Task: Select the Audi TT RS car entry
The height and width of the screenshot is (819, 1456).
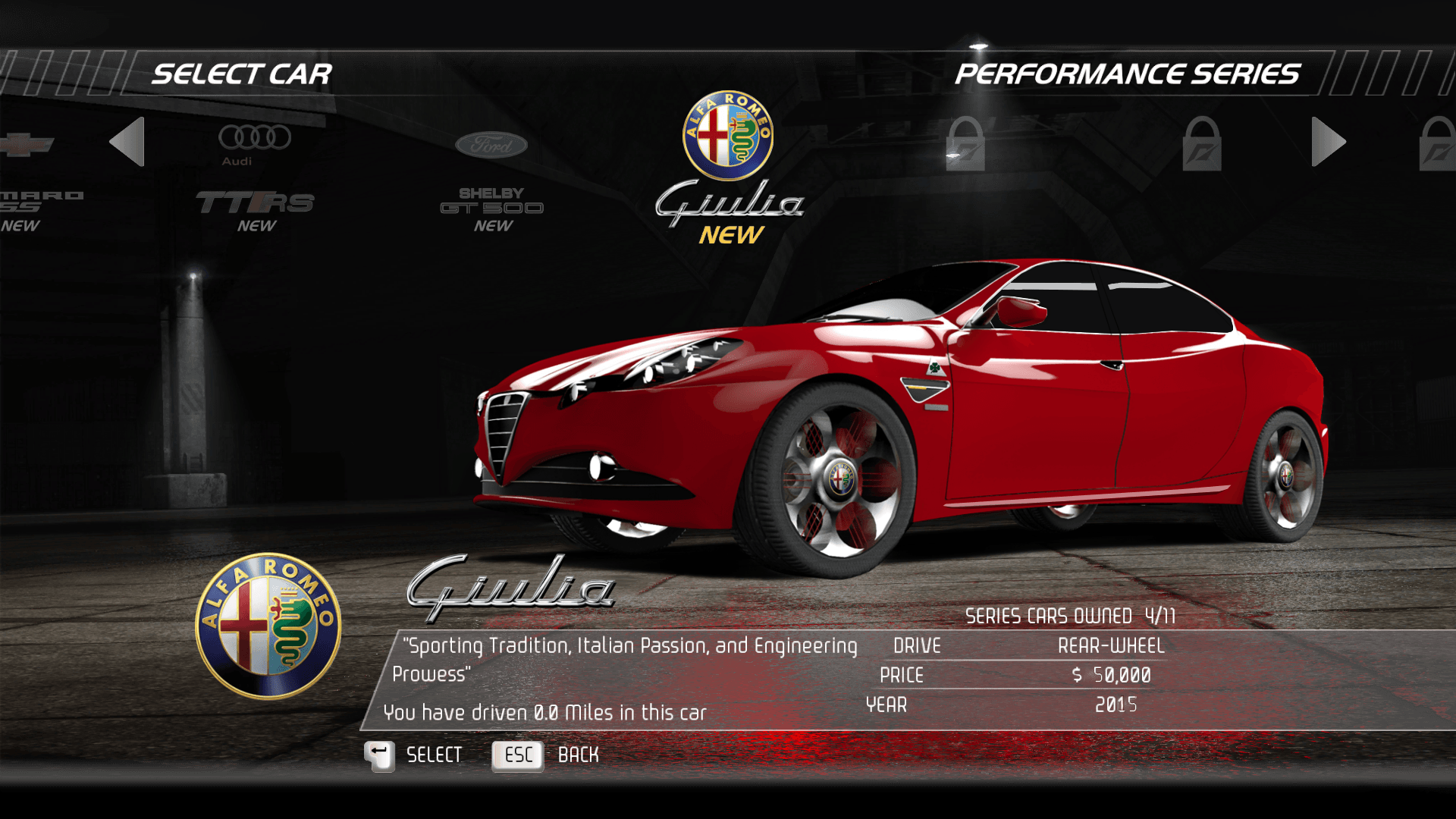Action: coord(256,179)
